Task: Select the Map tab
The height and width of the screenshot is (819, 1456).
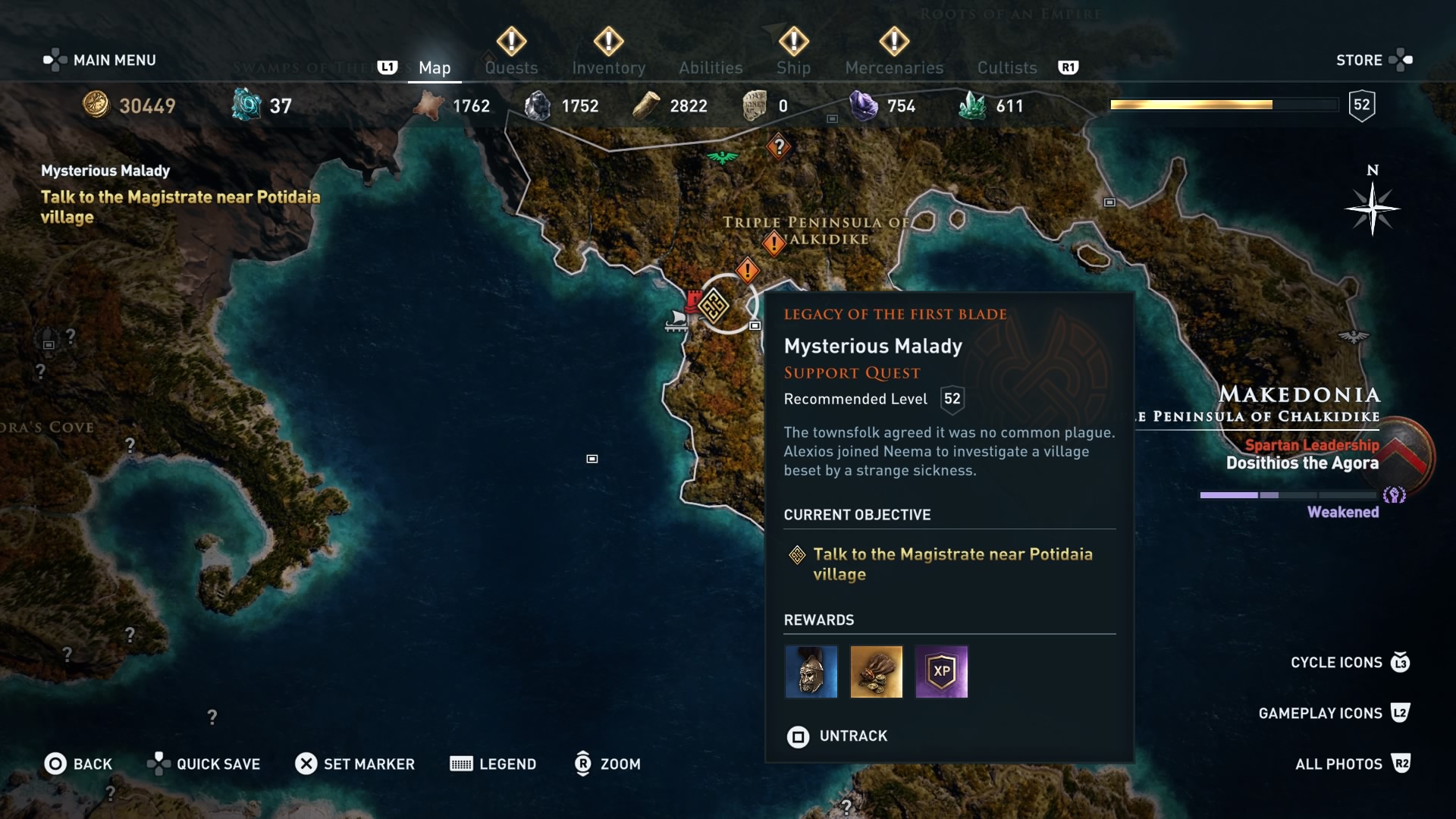Action: pos(435,67)
